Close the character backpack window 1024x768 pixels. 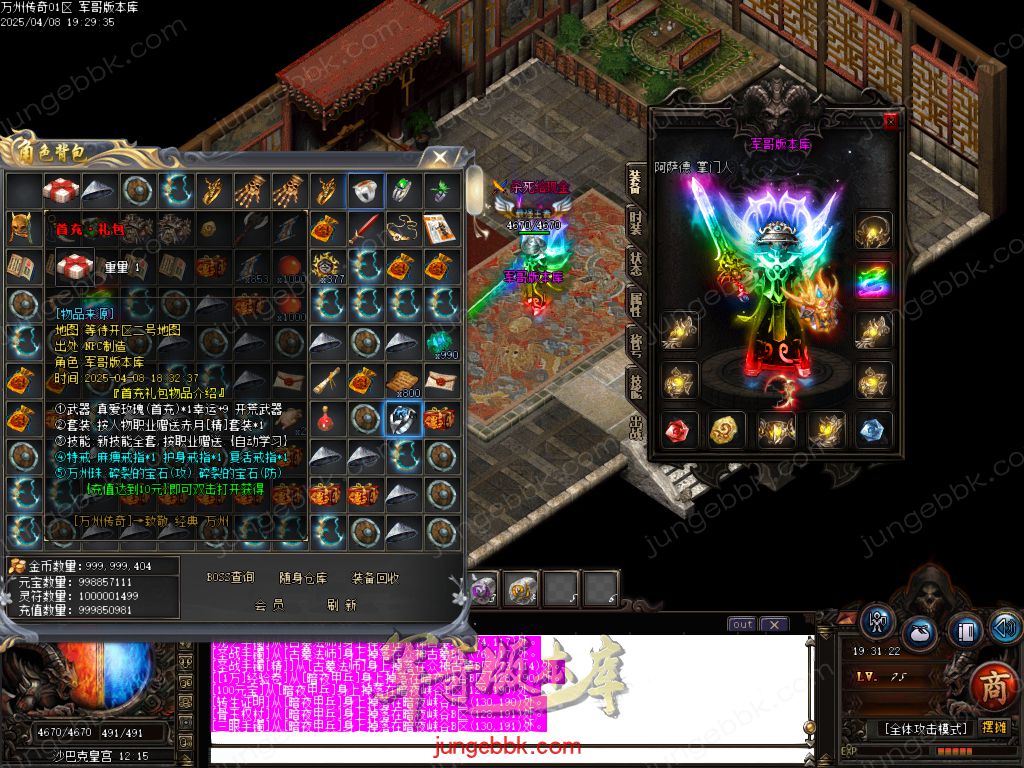click(x=439, y=157)
